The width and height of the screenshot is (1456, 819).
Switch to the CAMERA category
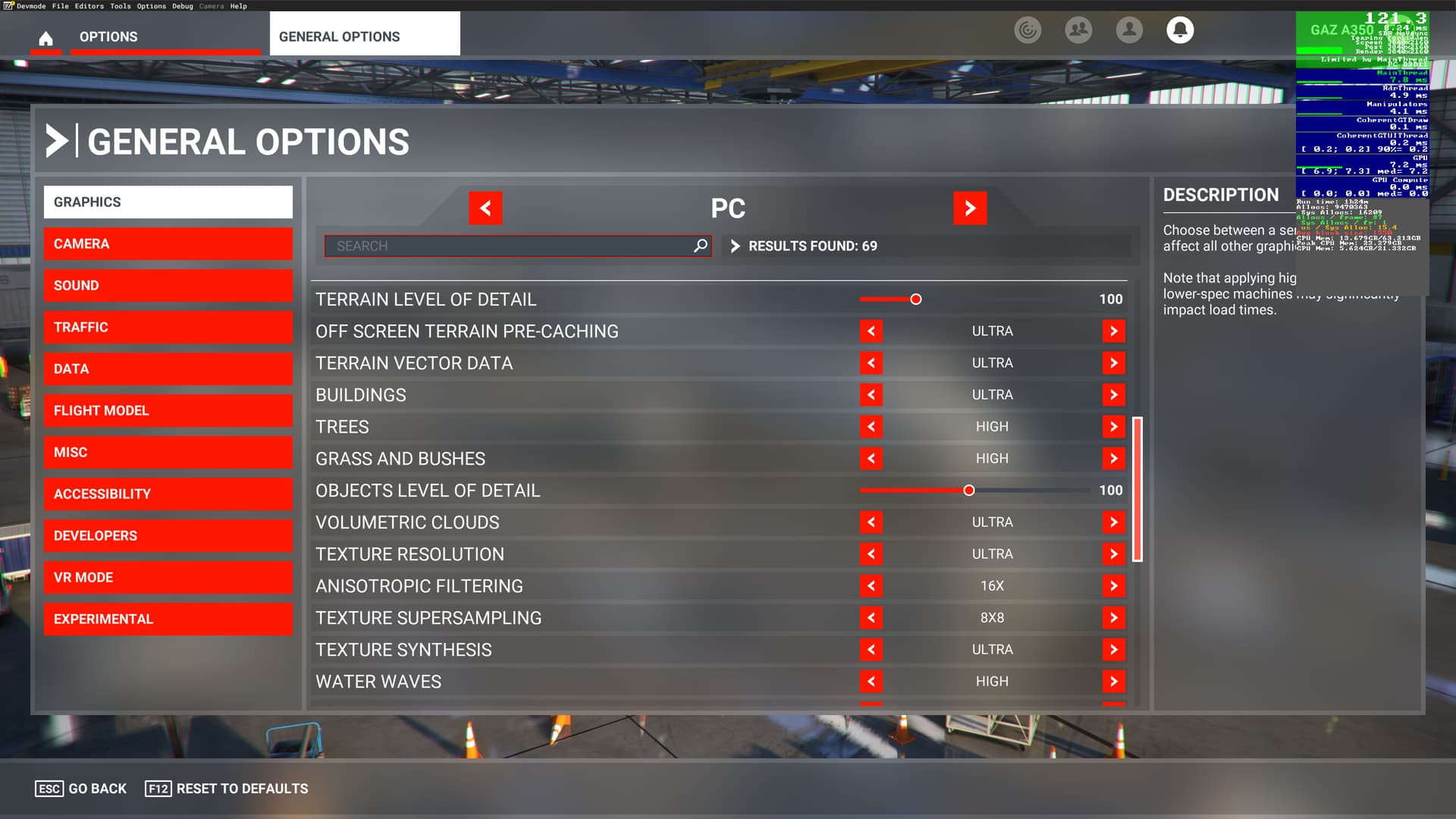pos(168,243)
